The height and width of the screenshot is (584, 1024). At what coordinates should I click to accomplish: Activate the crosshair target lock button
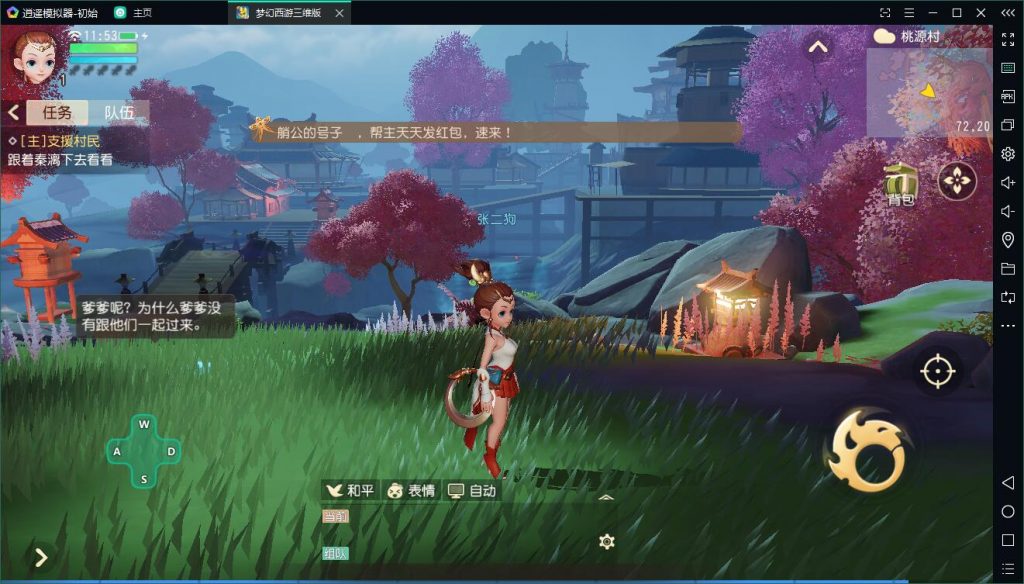tap(938, 371)
